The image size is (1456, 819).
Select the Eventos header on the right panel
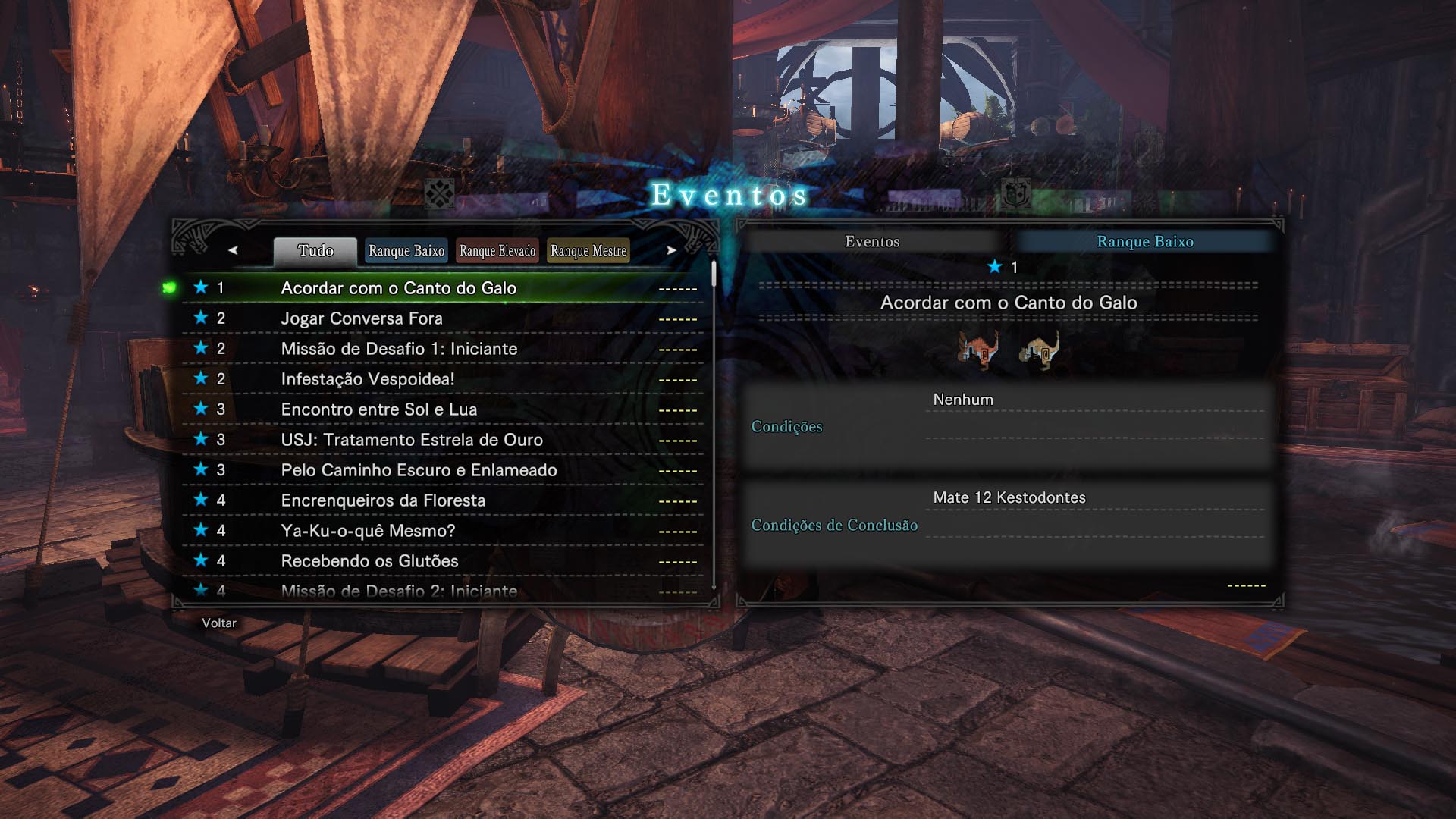(x=873, y=242)
